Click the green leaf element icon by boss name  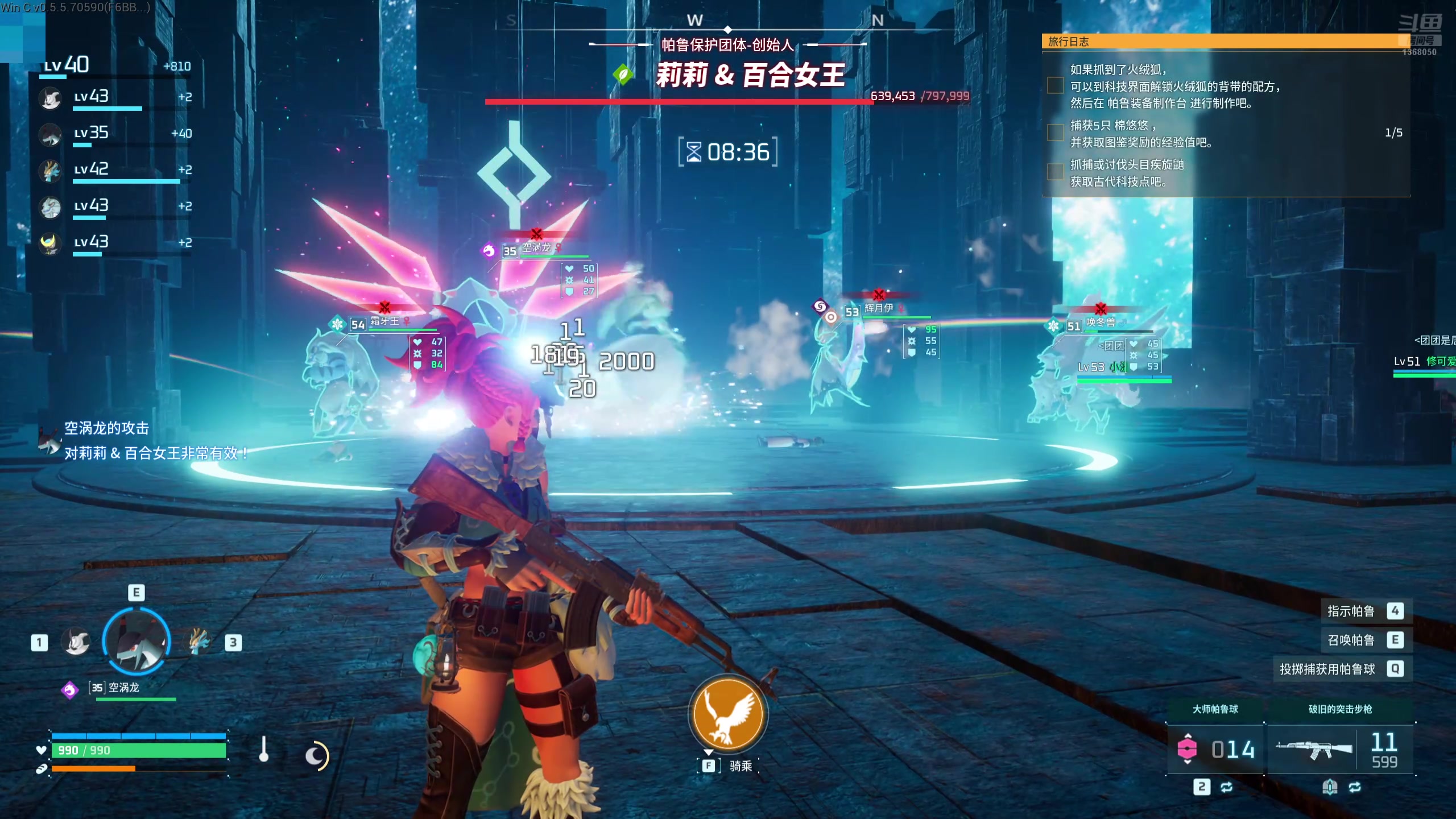[x=623, y=75]
